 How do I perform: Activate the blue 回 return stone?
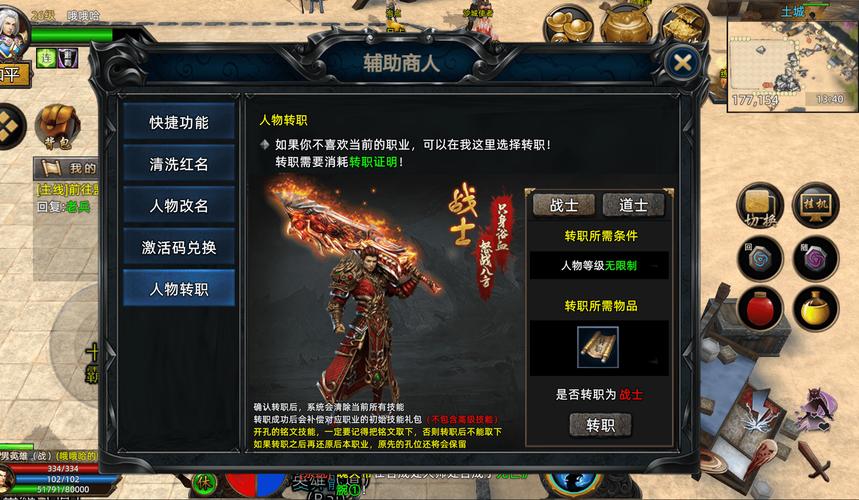[x=759, y=258]
